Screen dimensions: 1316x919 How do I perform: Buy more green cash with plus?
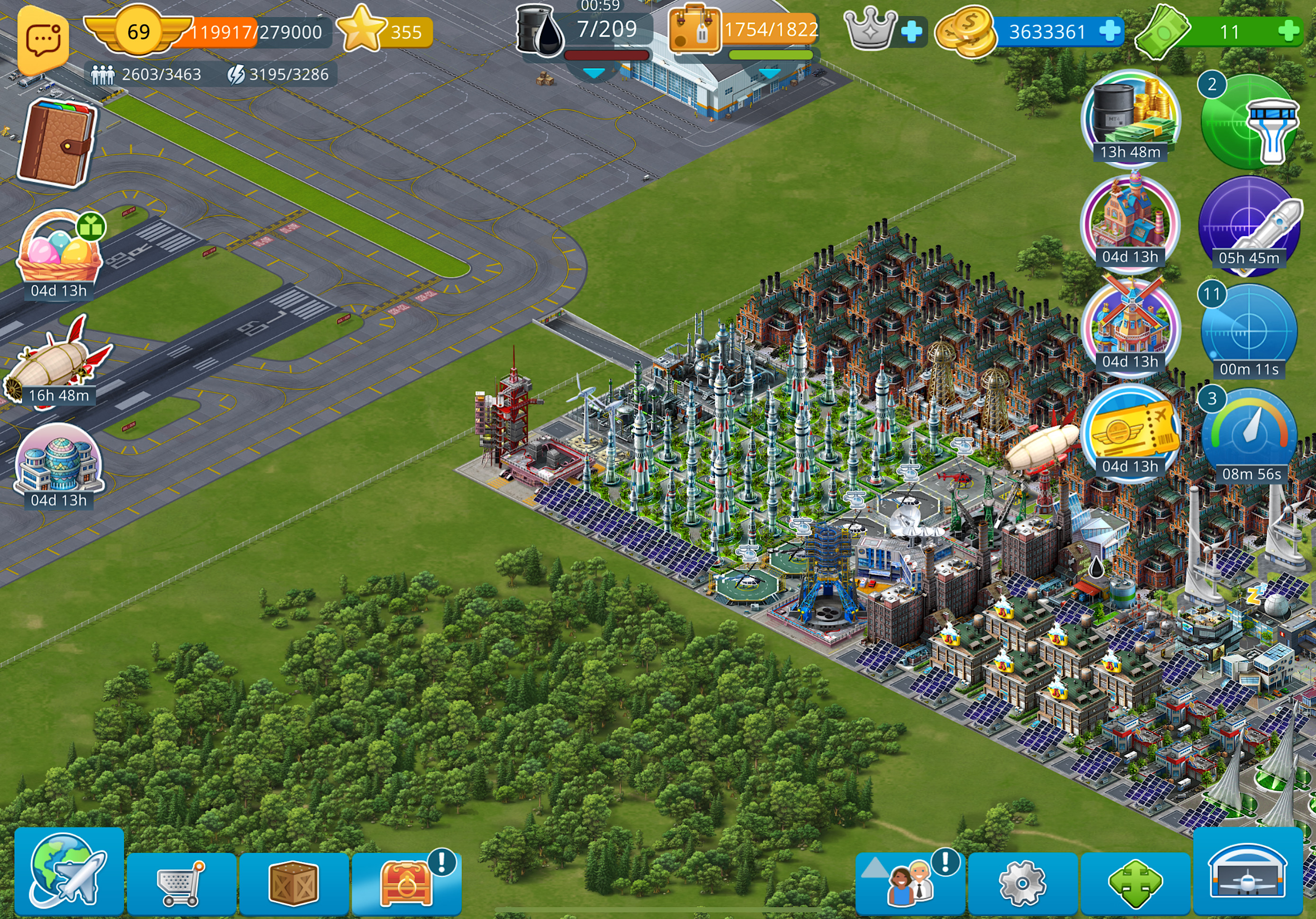point(1289,32)
